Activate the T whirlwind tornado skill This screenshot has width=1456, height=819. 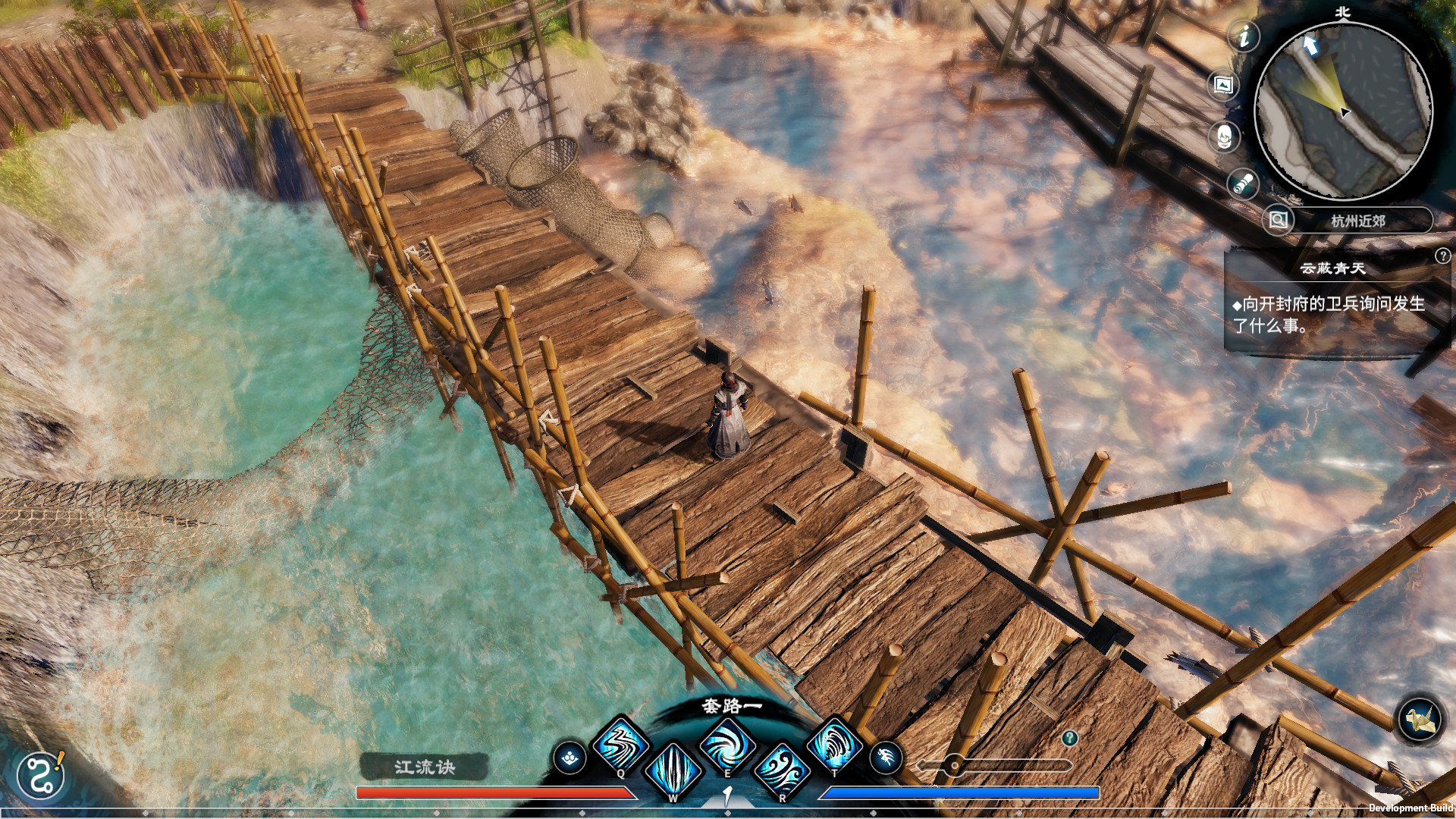click(834, 744)
